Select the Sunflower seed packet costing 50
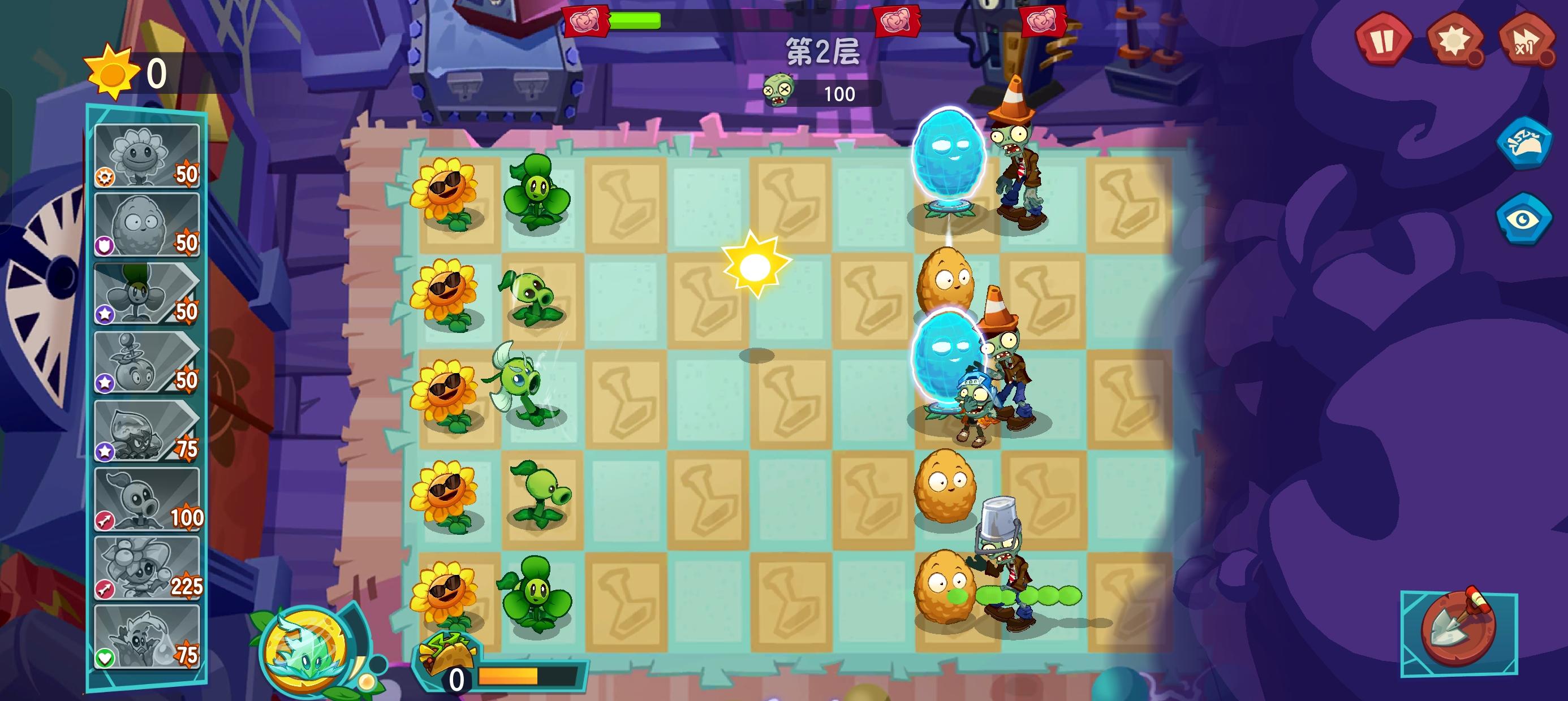The width and height of the screenshot is (1568, 701). tap(146, 155)
